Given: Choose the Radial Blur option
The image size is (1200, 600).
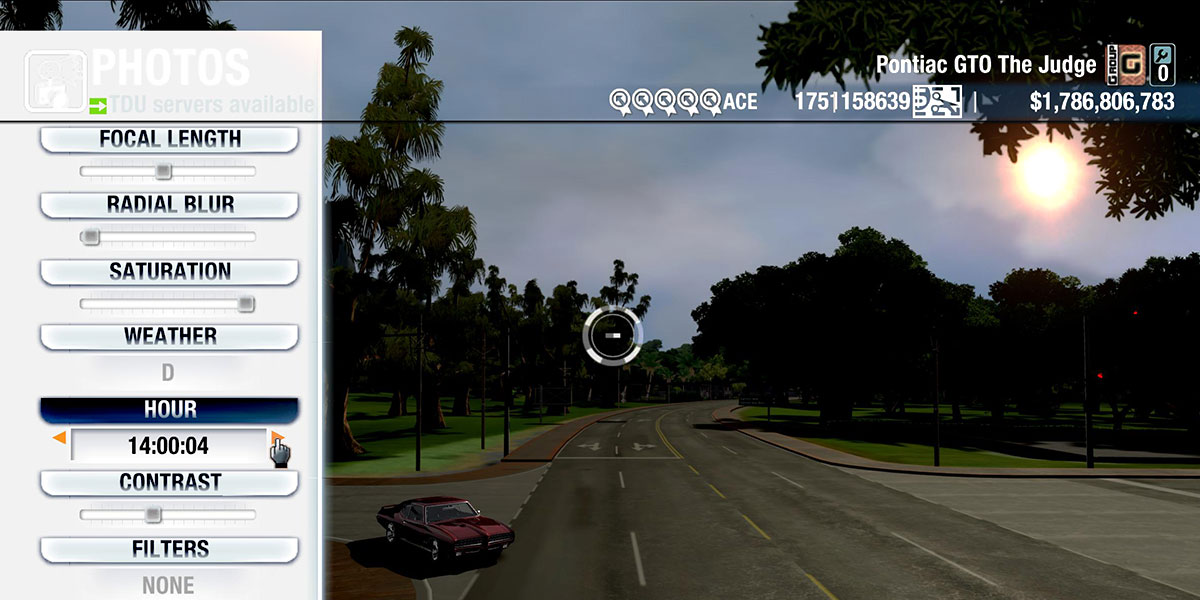Looking at the screenshot, I should [169, 205].
